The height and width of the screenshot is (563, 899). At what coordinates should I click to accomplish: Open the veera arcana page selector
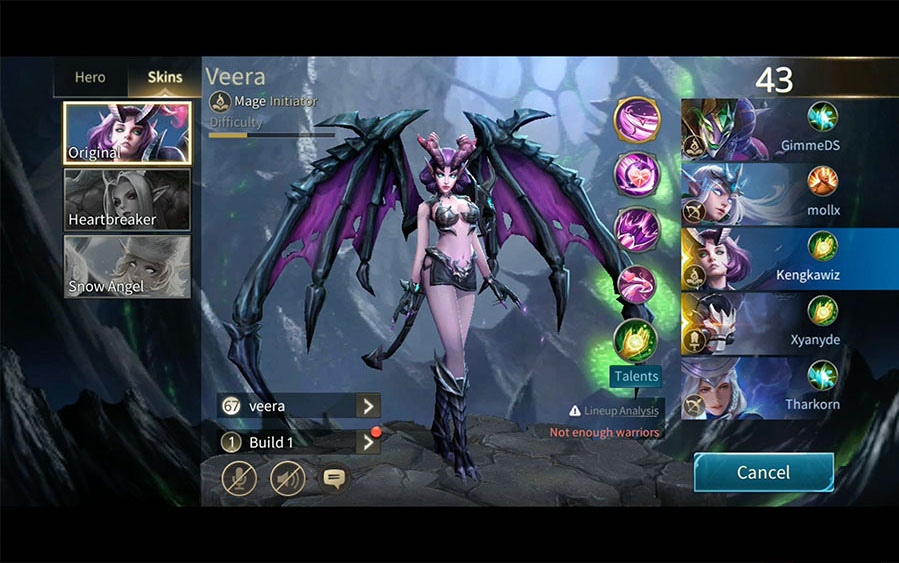[368, 406]
